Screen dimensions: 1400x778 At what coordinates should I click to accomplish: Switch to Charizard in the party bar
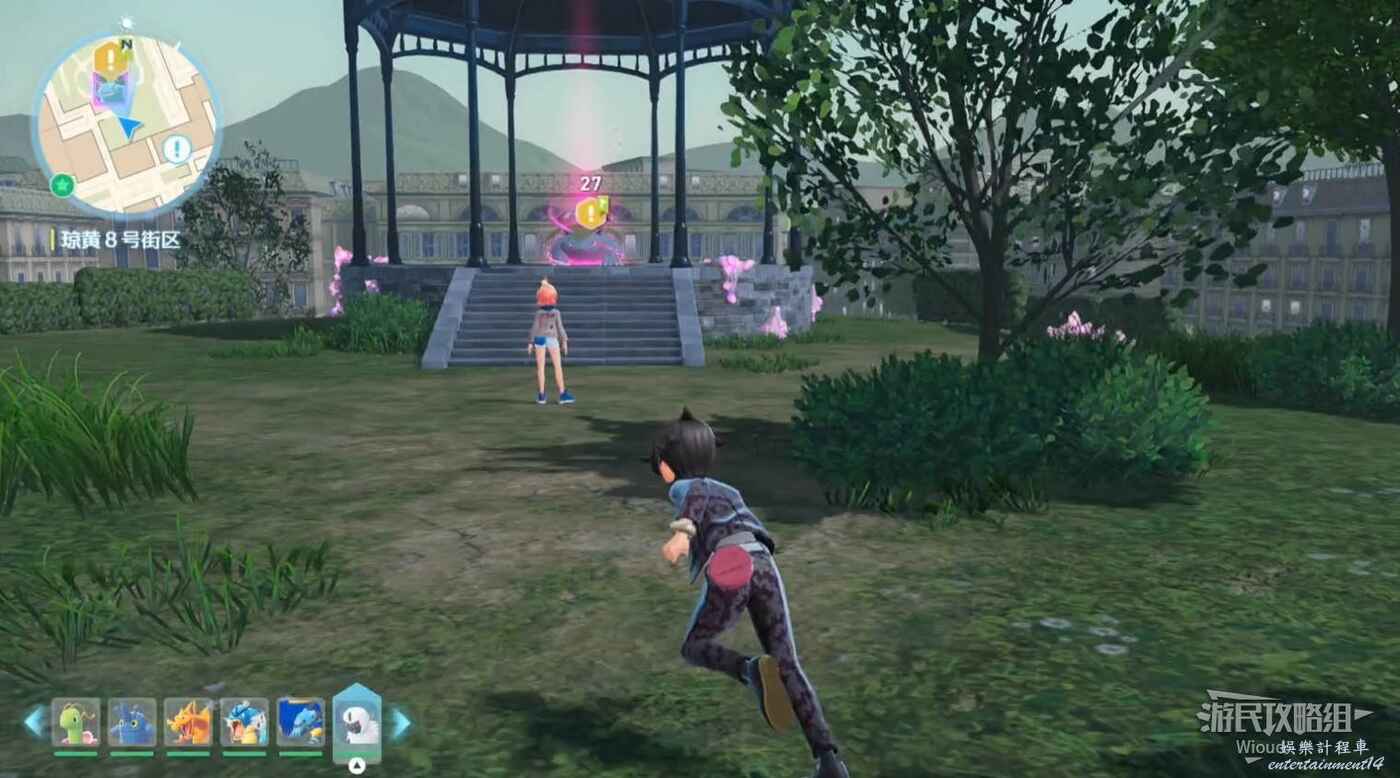coord(188,722)
